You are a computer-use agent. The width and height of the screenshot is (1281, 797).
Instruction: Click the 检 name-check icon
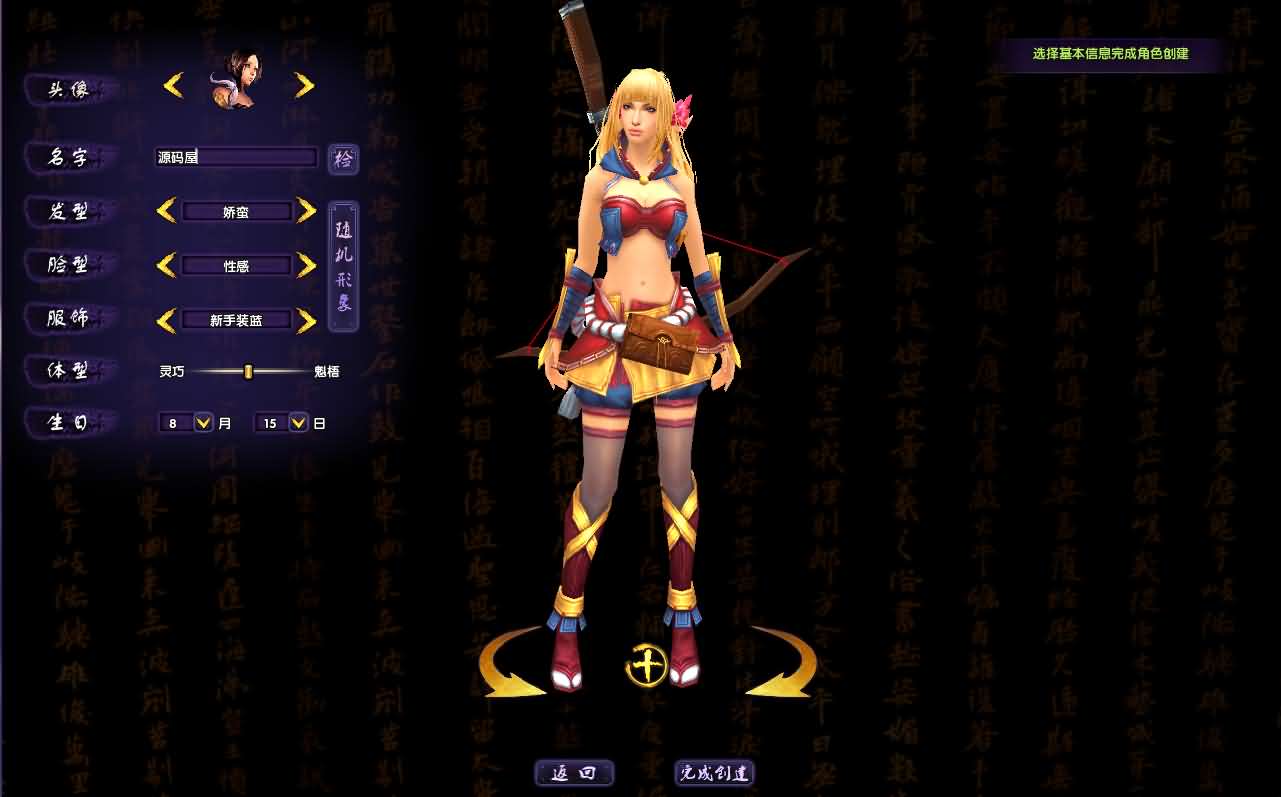(343, 158)
